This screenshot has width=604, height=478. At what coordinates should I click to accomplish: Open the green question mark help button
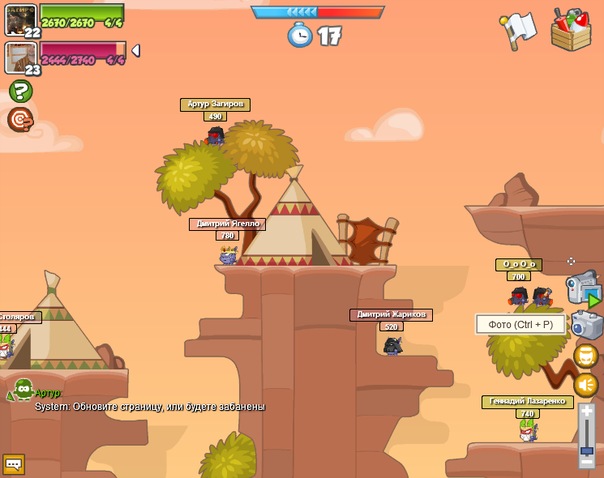(20, 91)
